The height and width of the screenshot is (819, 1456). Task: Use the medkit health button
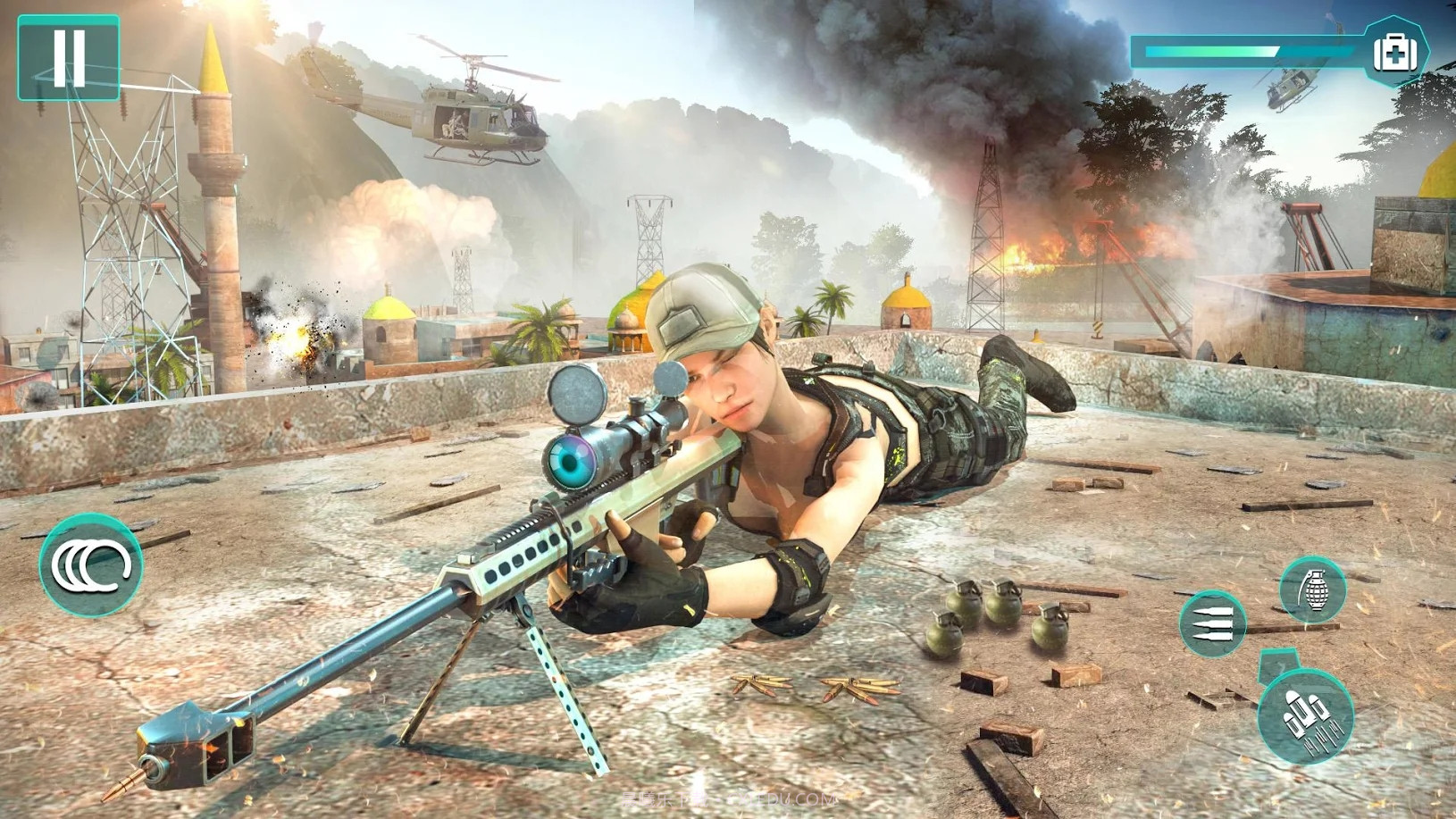pyautogui.click(x=1394, y=52)
